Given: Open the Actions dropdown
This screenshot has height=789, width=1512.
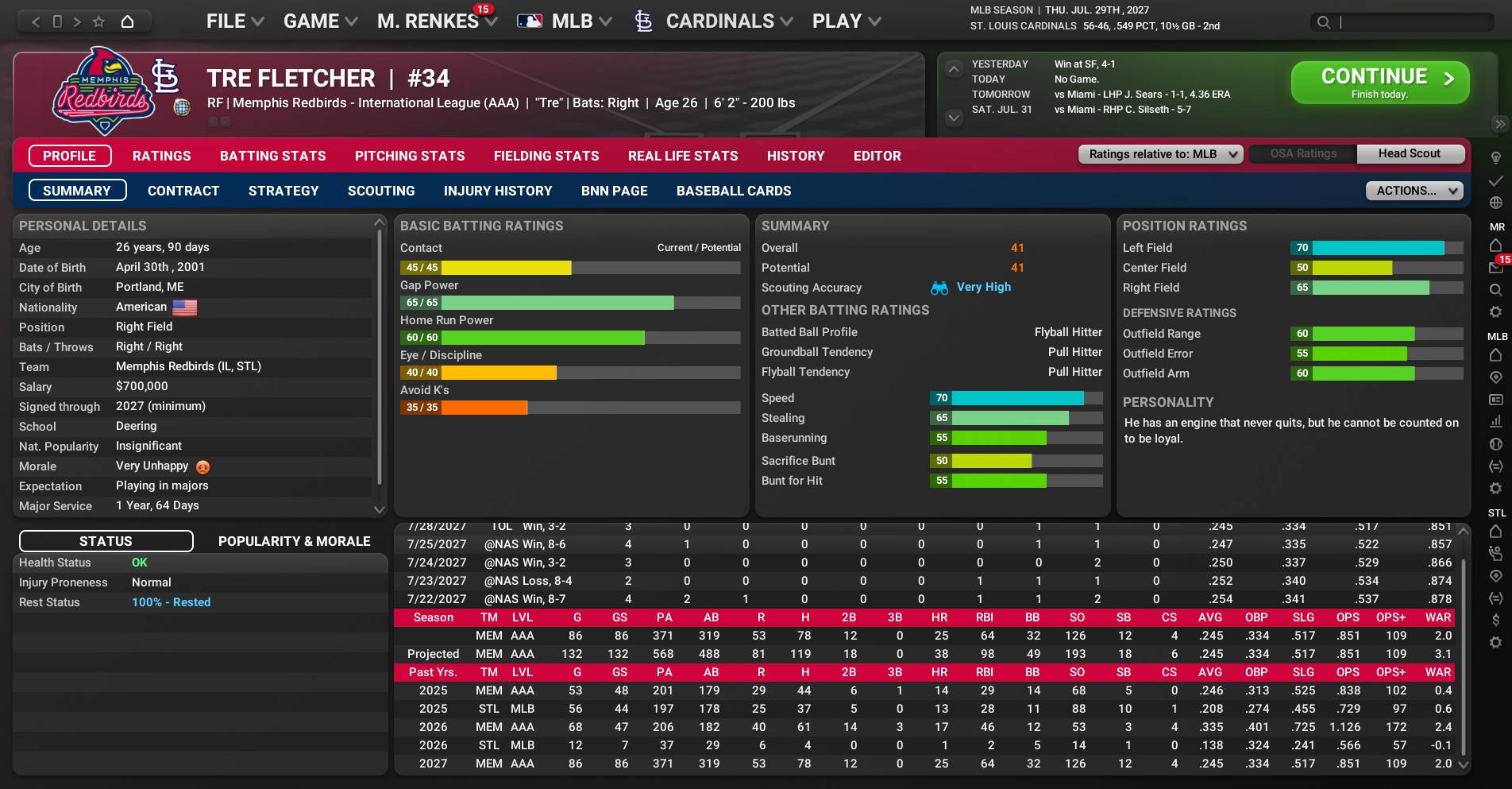Looking at the screenshot, I should click(1414, 191).
